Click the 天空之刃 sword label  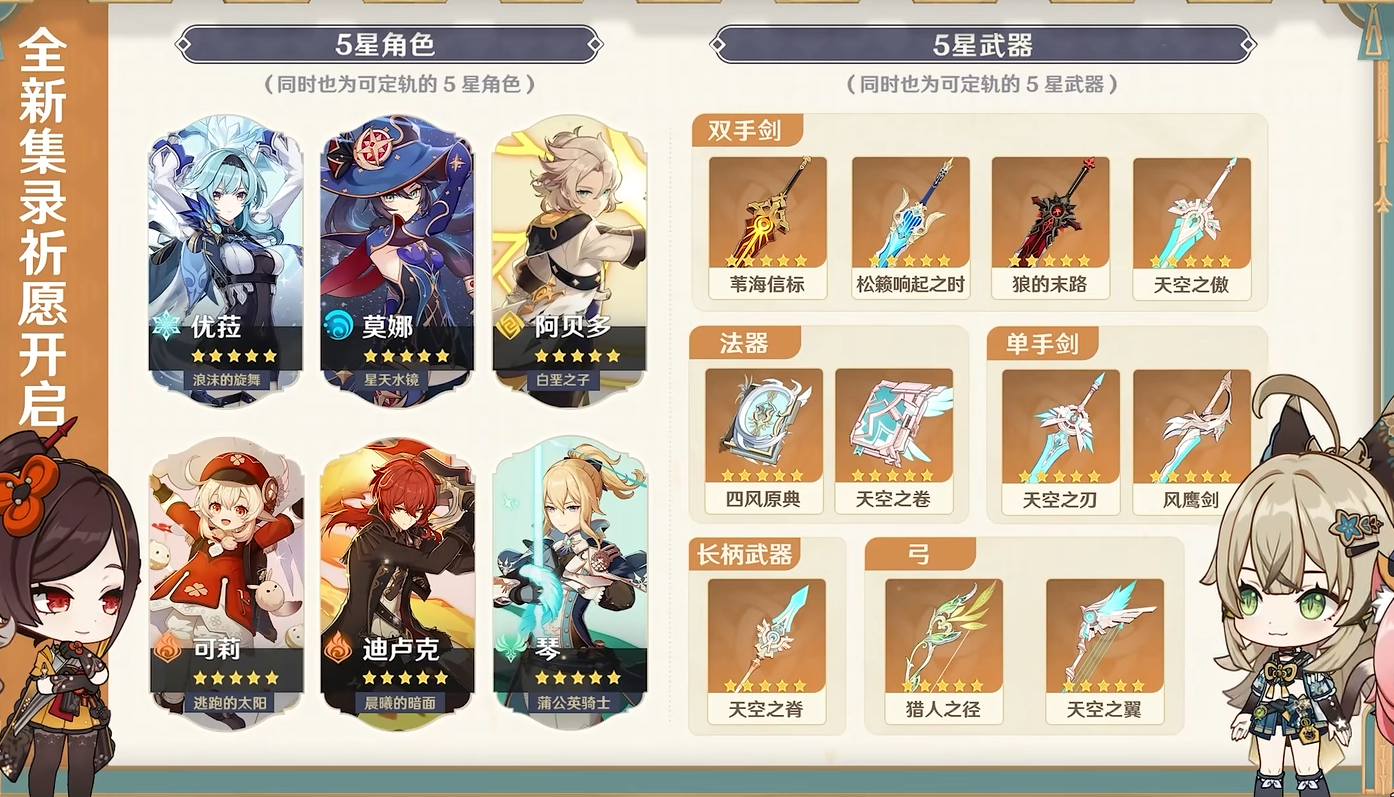[1059, 497]
